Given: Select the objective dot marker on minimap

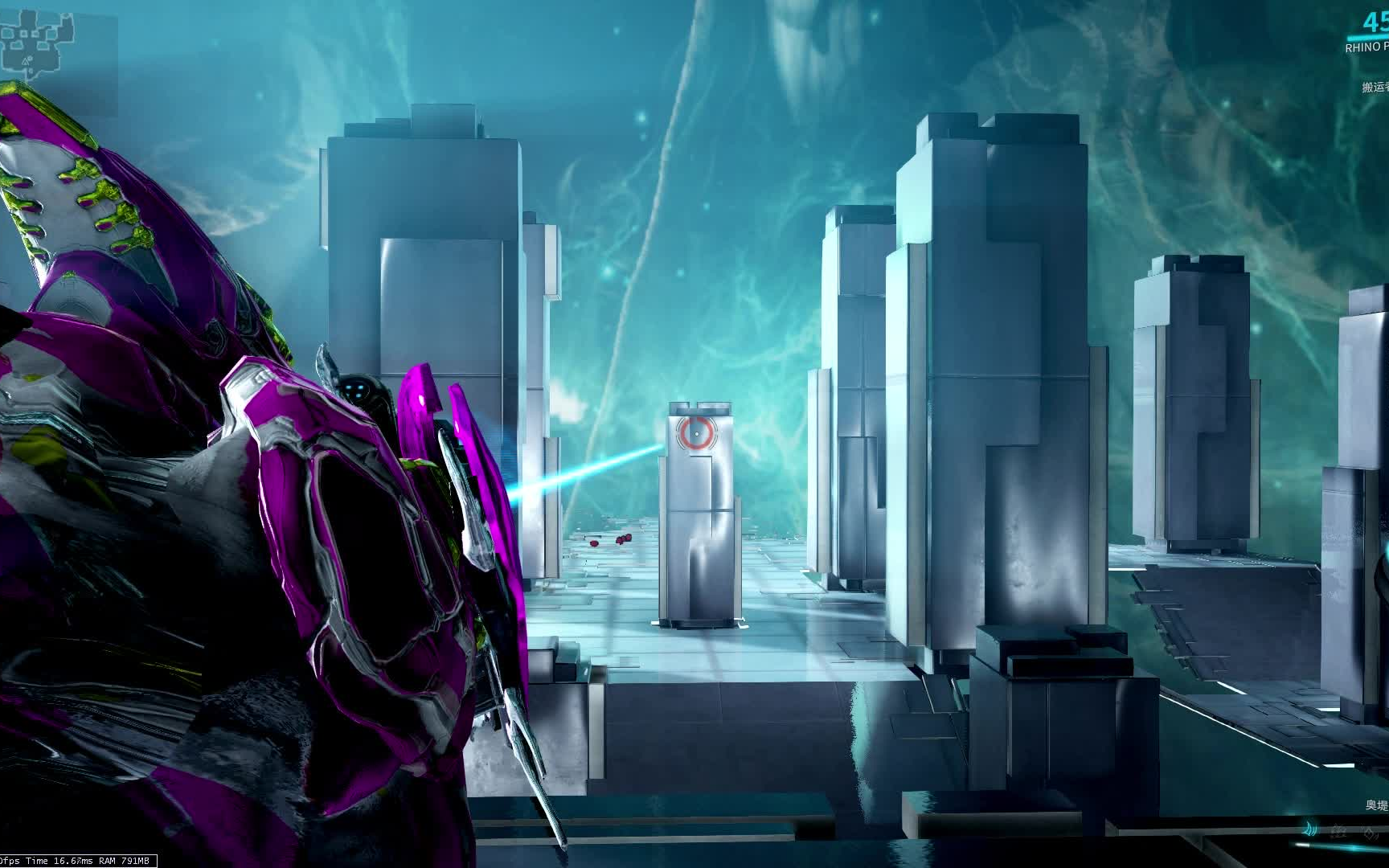Looking at the screenshot, I should pos(30,58).
